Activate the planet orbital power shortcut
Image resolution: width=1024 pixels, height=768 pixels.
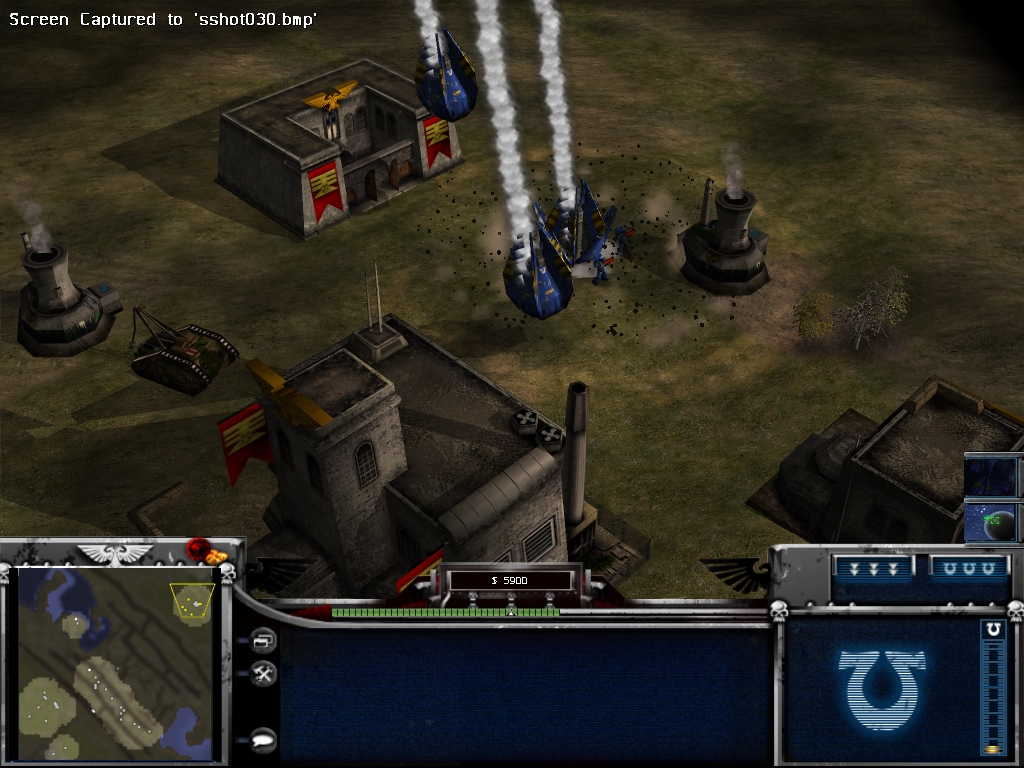(991, 522)
